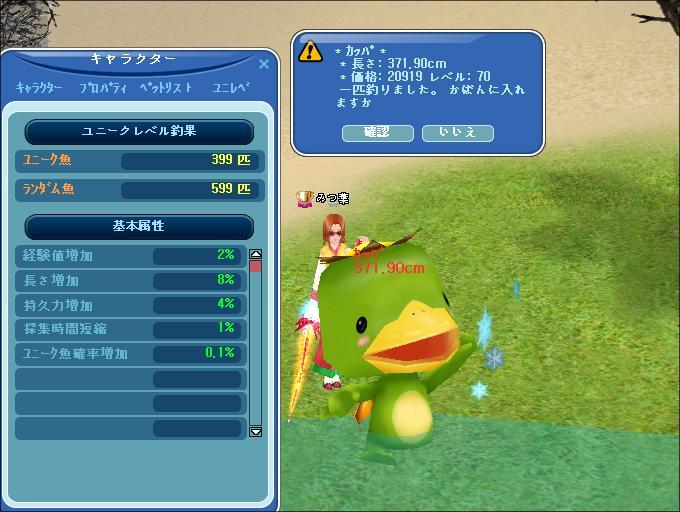680x512 pixels.
Task: Select the ユニレベ tab
Action: (230, 88)
